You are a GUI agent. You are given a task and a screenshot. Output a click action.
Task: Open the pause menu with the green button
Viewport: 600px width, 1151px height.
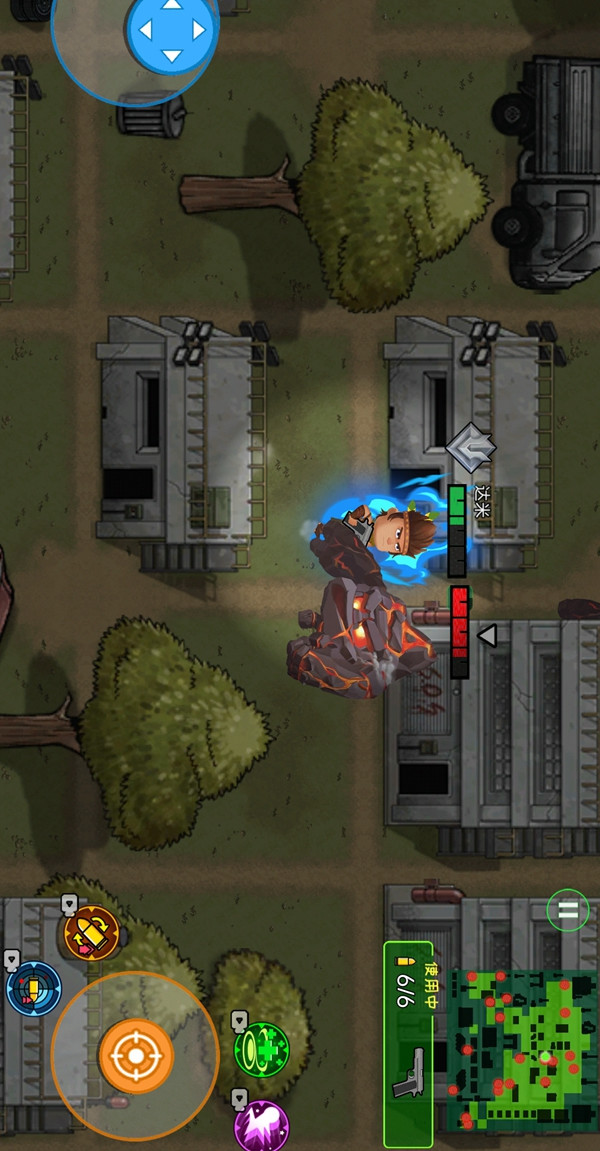[567, 910]
